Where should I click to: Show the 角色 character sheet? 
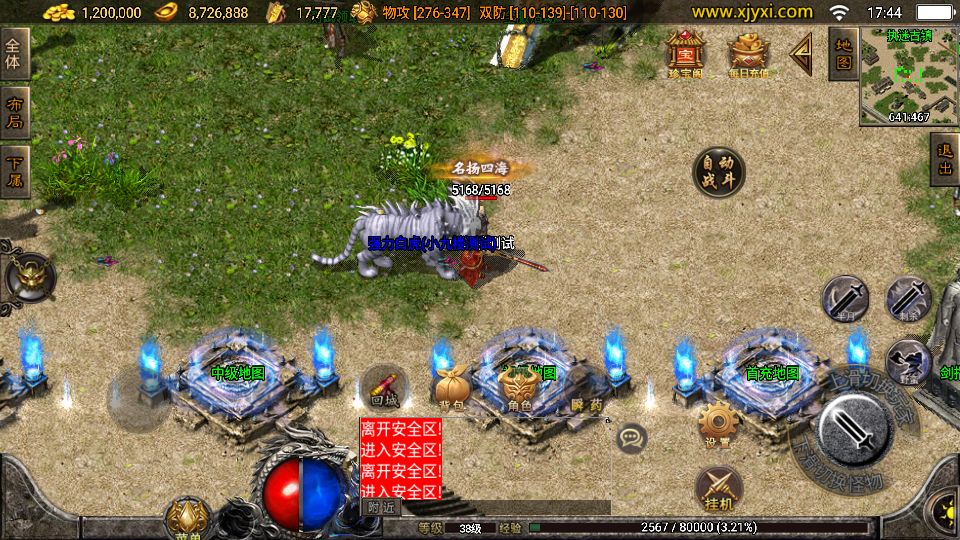518,388
